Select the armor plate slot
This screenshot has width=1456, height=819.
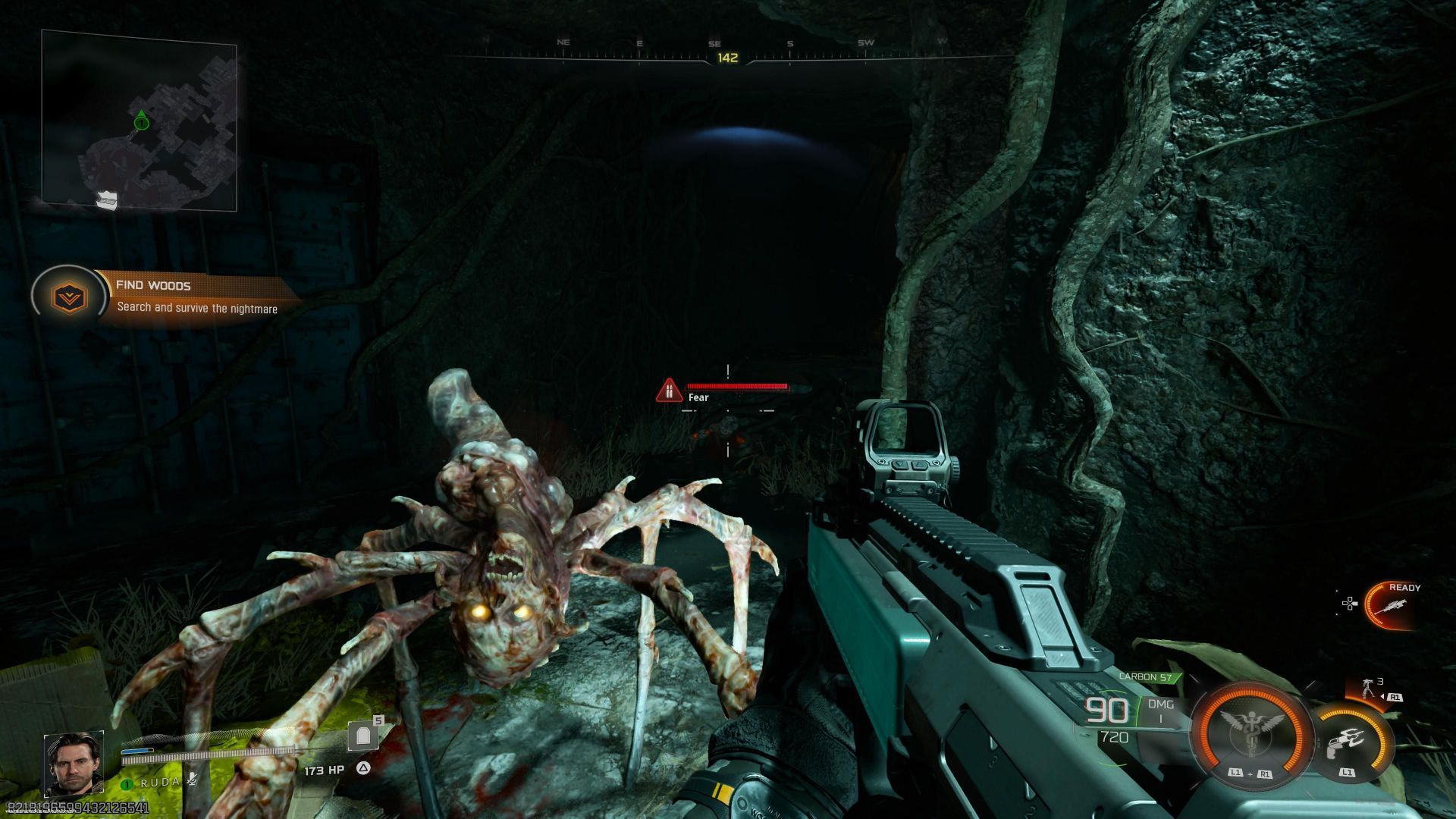click(364, 735)
